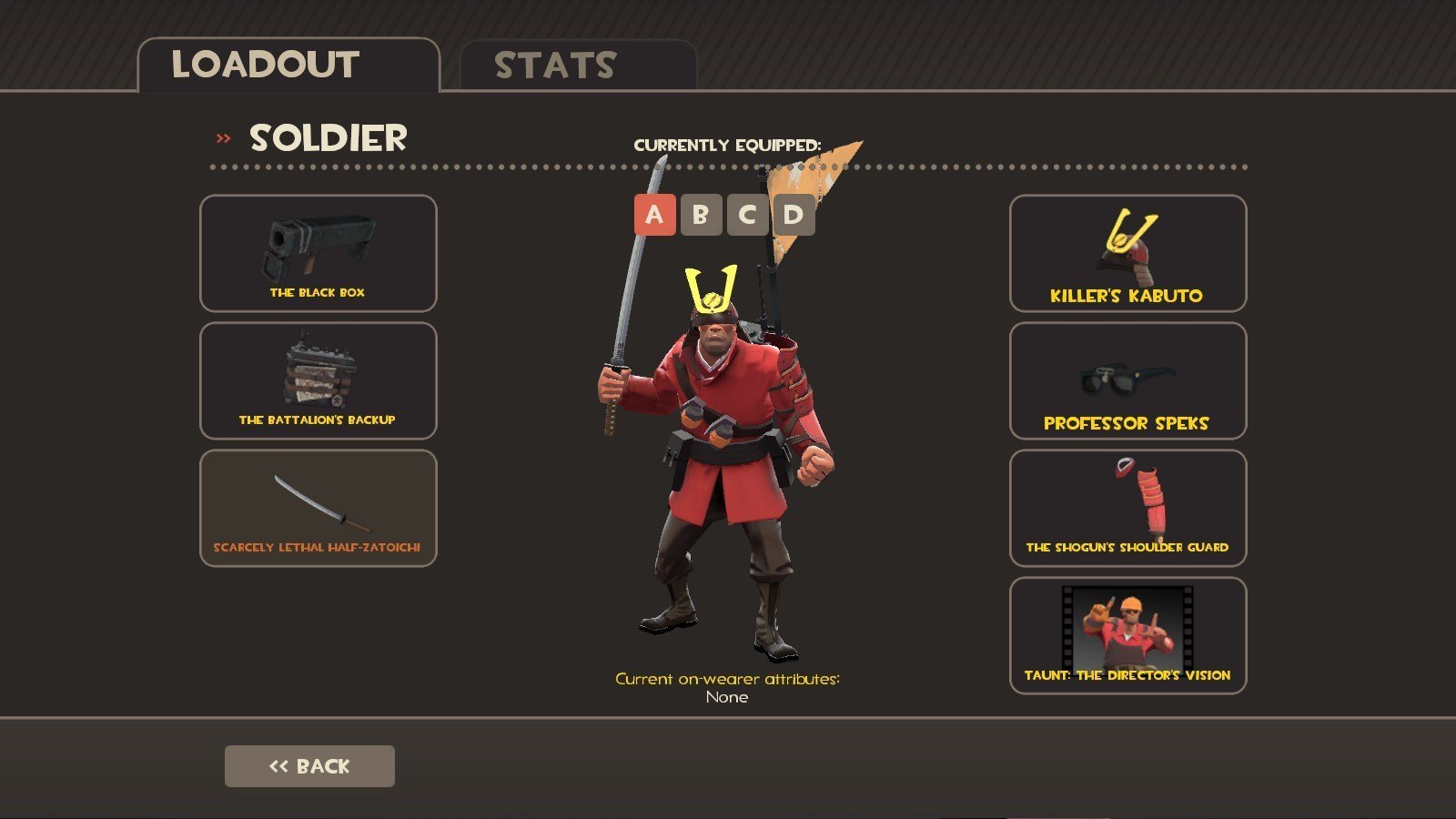Screen dimensions: 1456x819
Task: Select the Loadout tab
Action: [x=288, y=66]
